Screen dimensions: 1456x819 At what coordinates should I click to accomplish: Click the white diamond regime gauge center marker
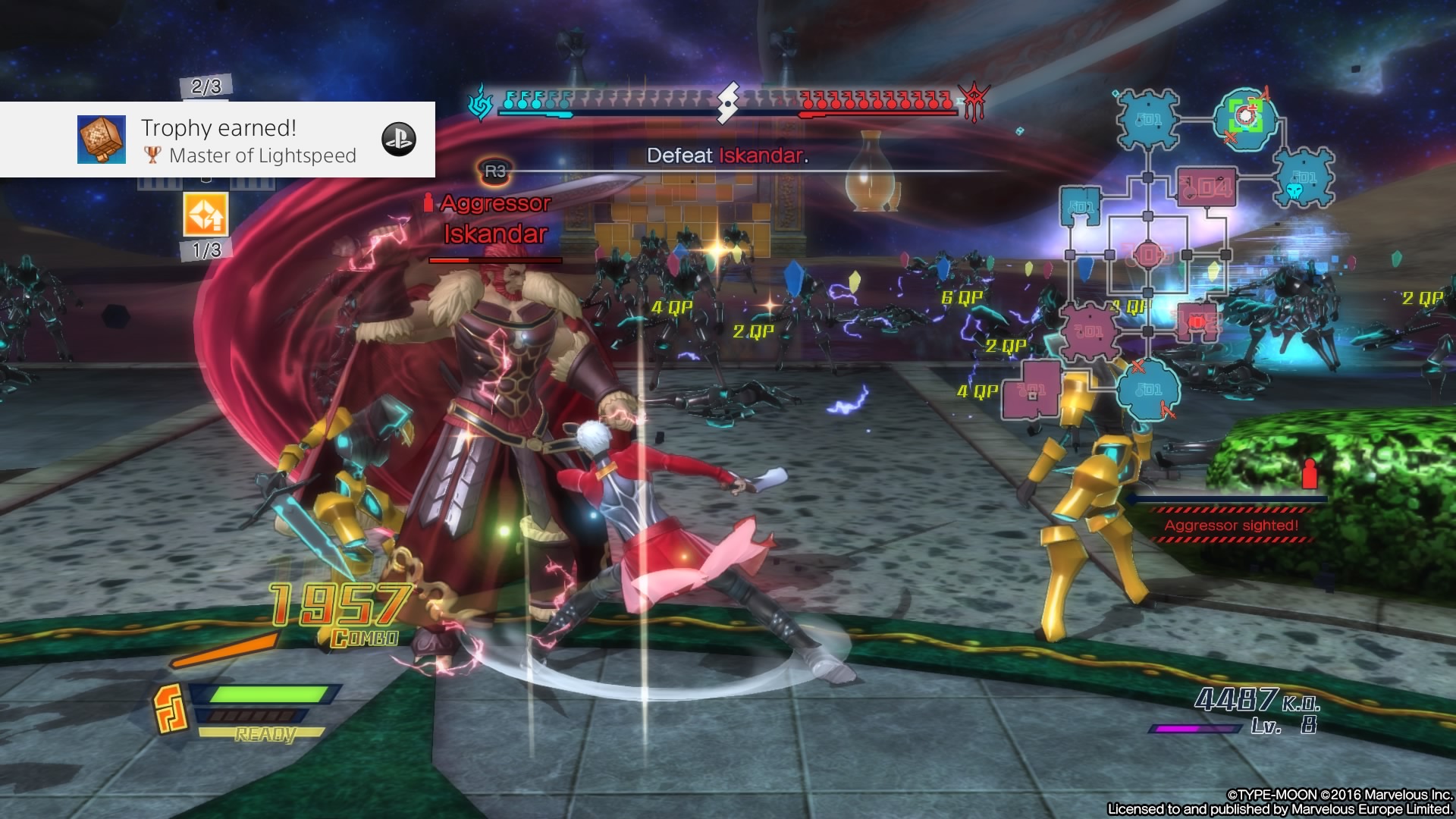(727, 102)
